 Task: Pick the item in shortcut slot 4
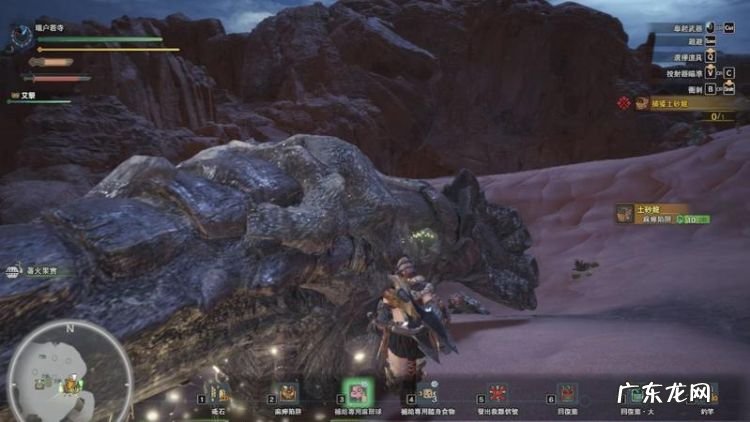point(427,392)
